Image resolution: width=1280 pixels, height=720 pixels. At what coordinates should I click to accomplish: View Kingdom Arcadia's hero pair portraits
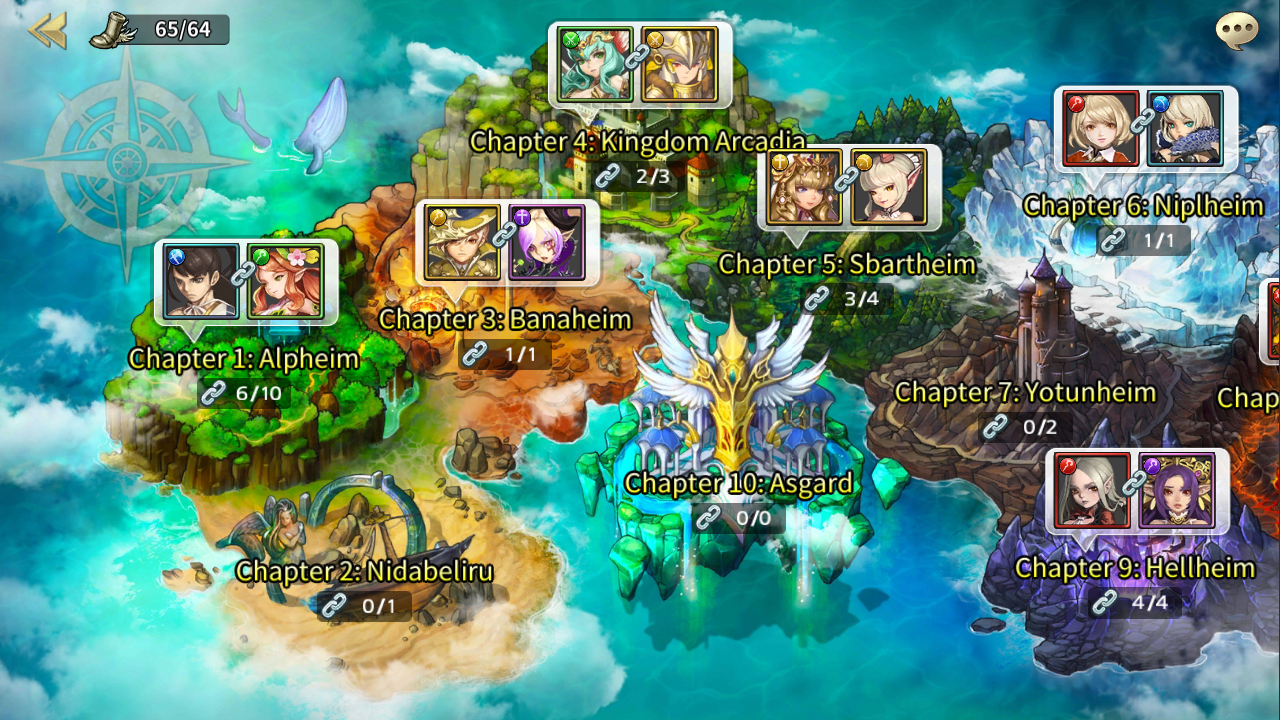[640, 65]
